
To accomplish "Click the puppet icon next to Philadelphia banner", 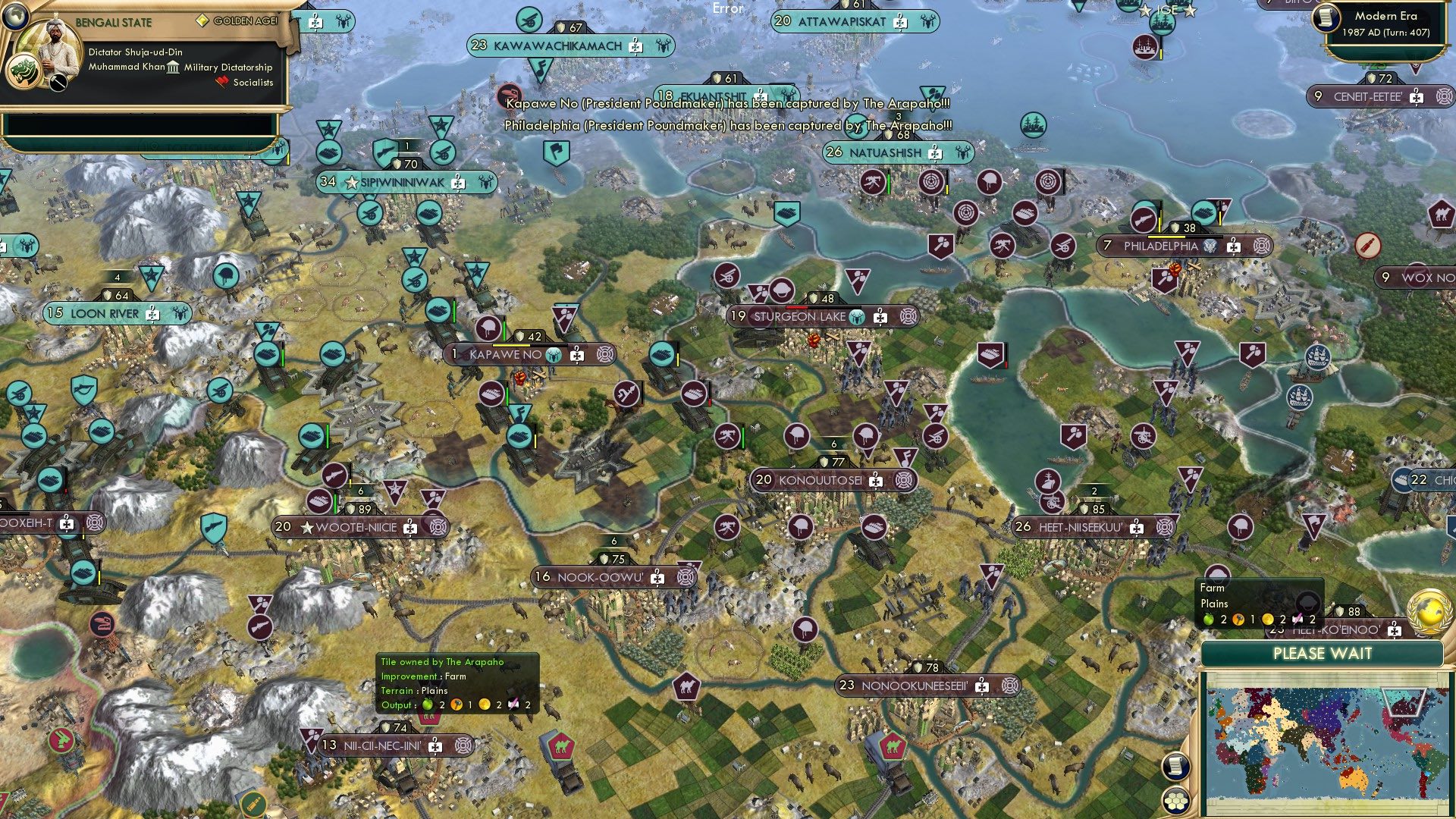I will click(x=1210, y=246).
